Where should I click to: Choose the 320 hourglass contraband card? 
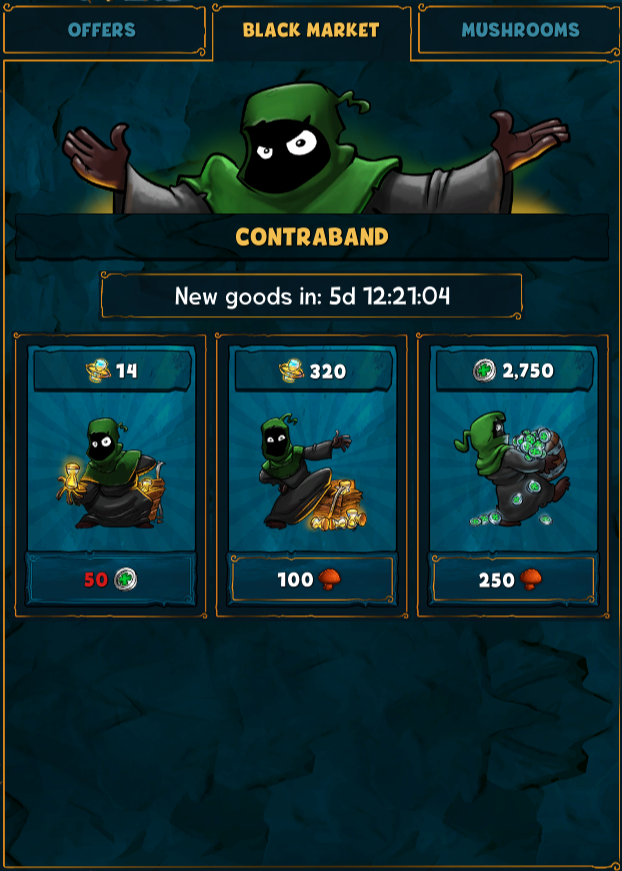(x=311, y=465)
